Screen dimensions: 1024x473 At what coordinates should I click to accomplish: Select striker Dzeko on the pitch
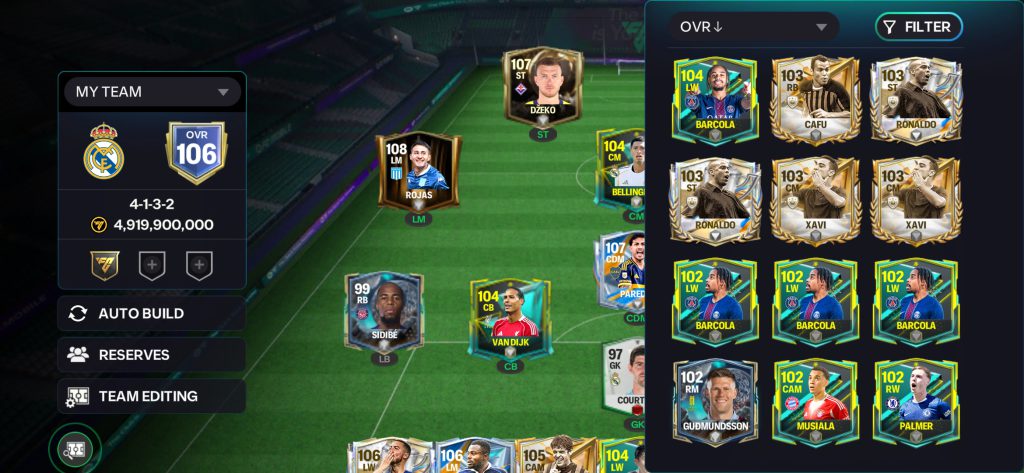(x=543, y=89)
